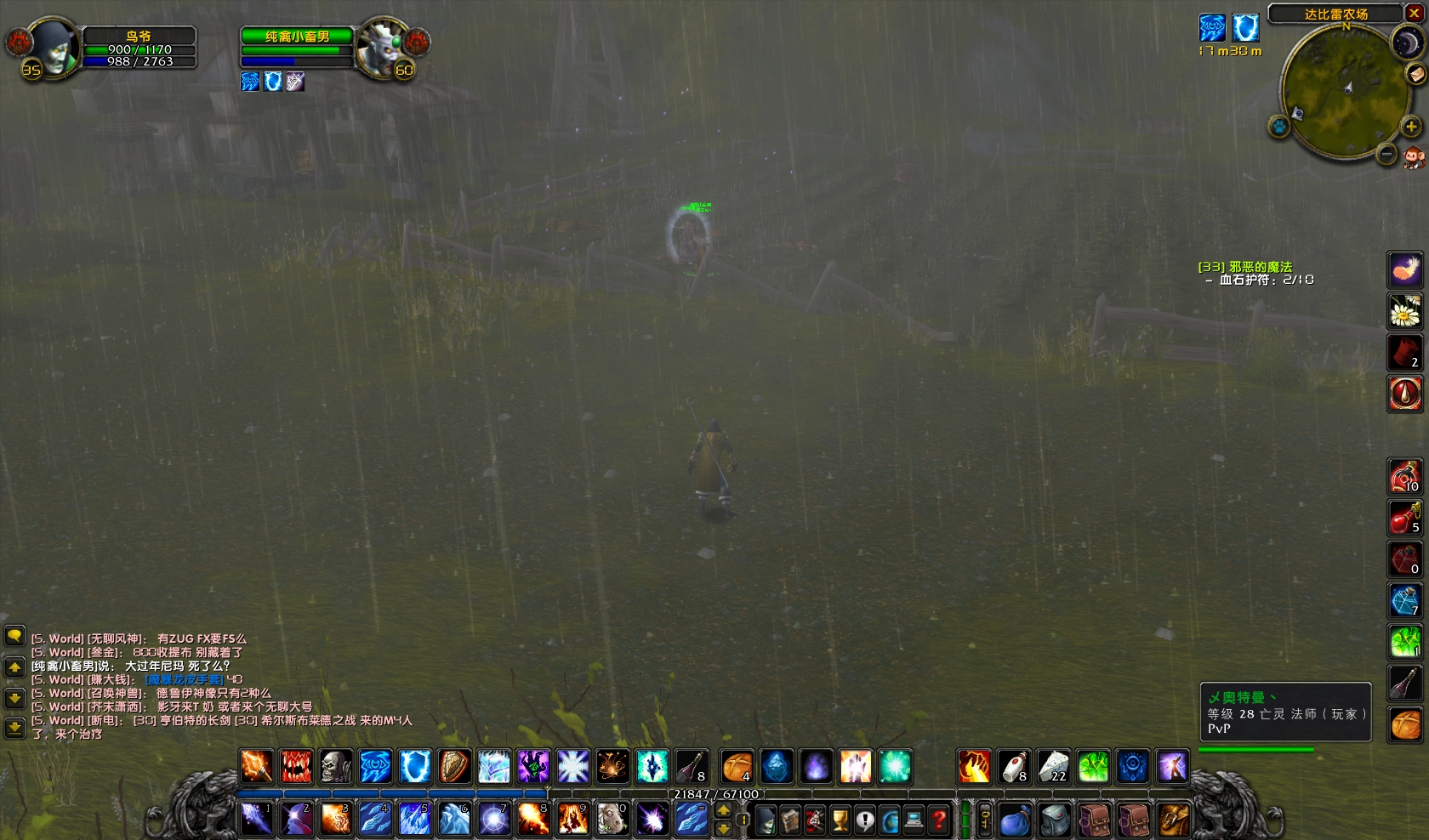Close the minimap with the X button

point(1415,13)
